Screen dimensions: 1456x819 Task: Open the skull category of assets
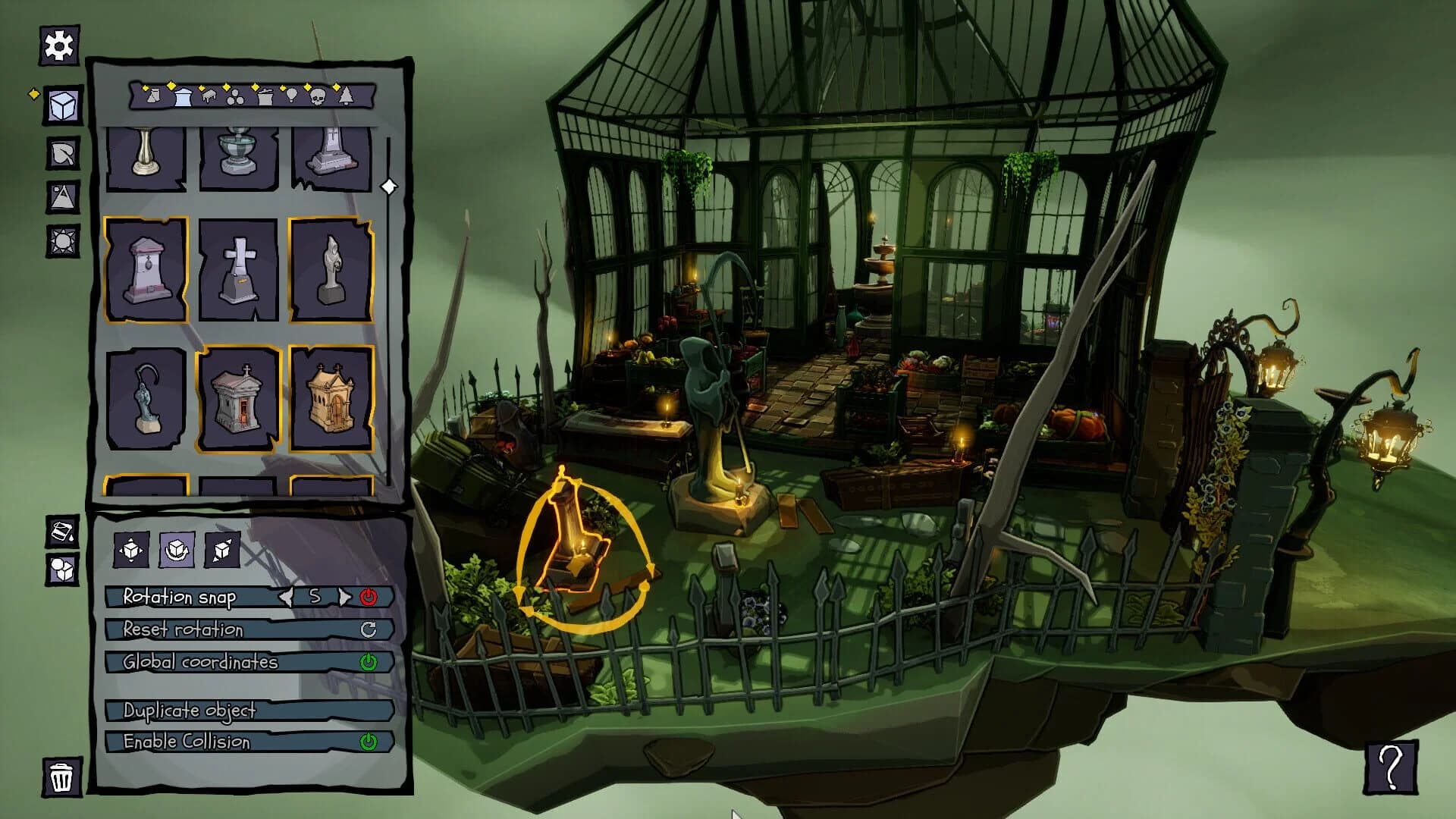click(317, 97)
